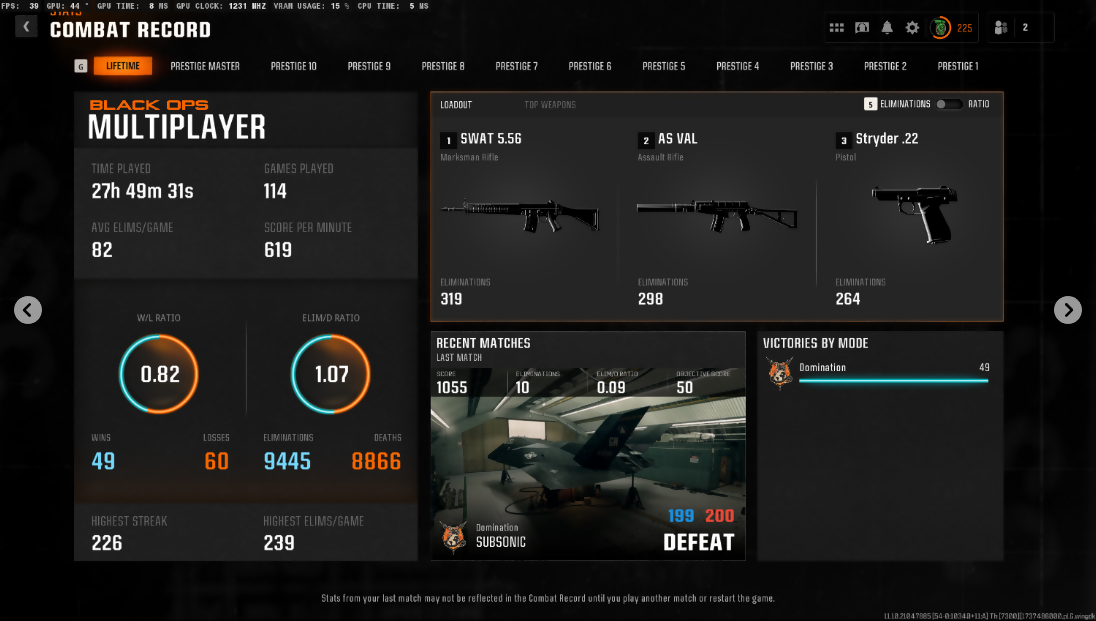Show Prestige 4 stats tab
The width and height of the screenshot is (1096, 621).
737,66
